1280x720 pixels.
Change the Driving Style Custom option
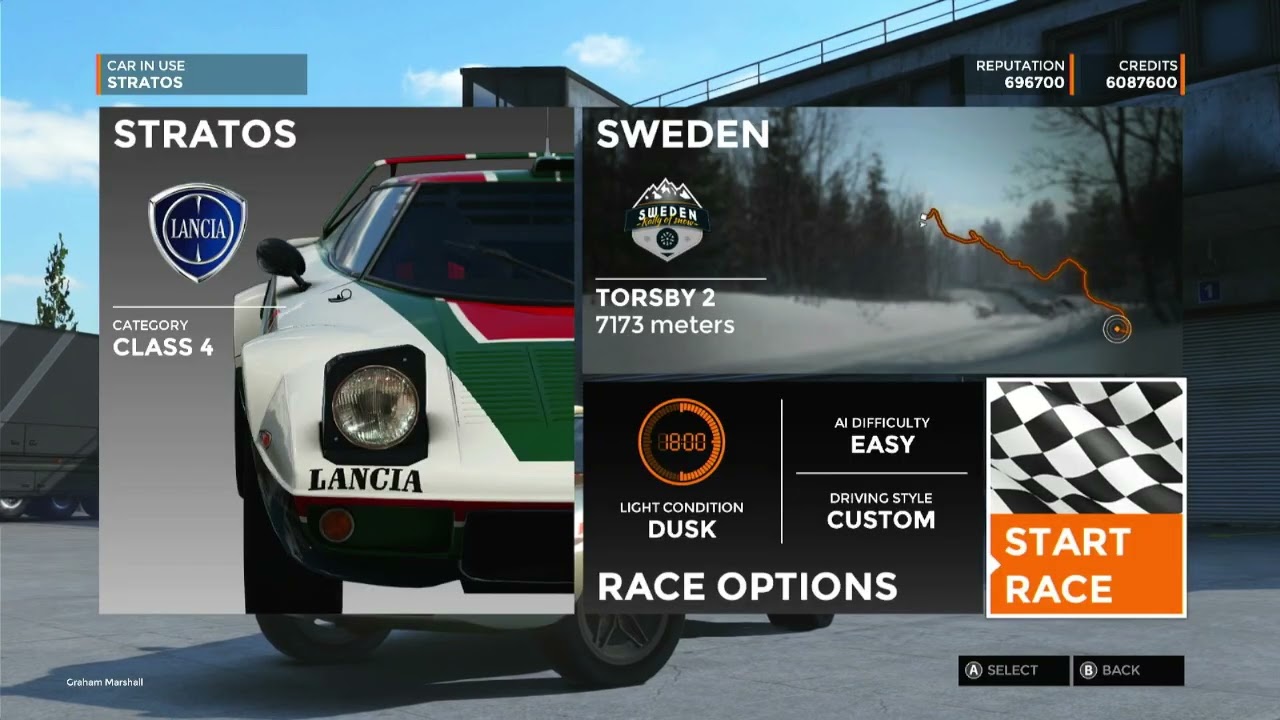click(881, 510)
